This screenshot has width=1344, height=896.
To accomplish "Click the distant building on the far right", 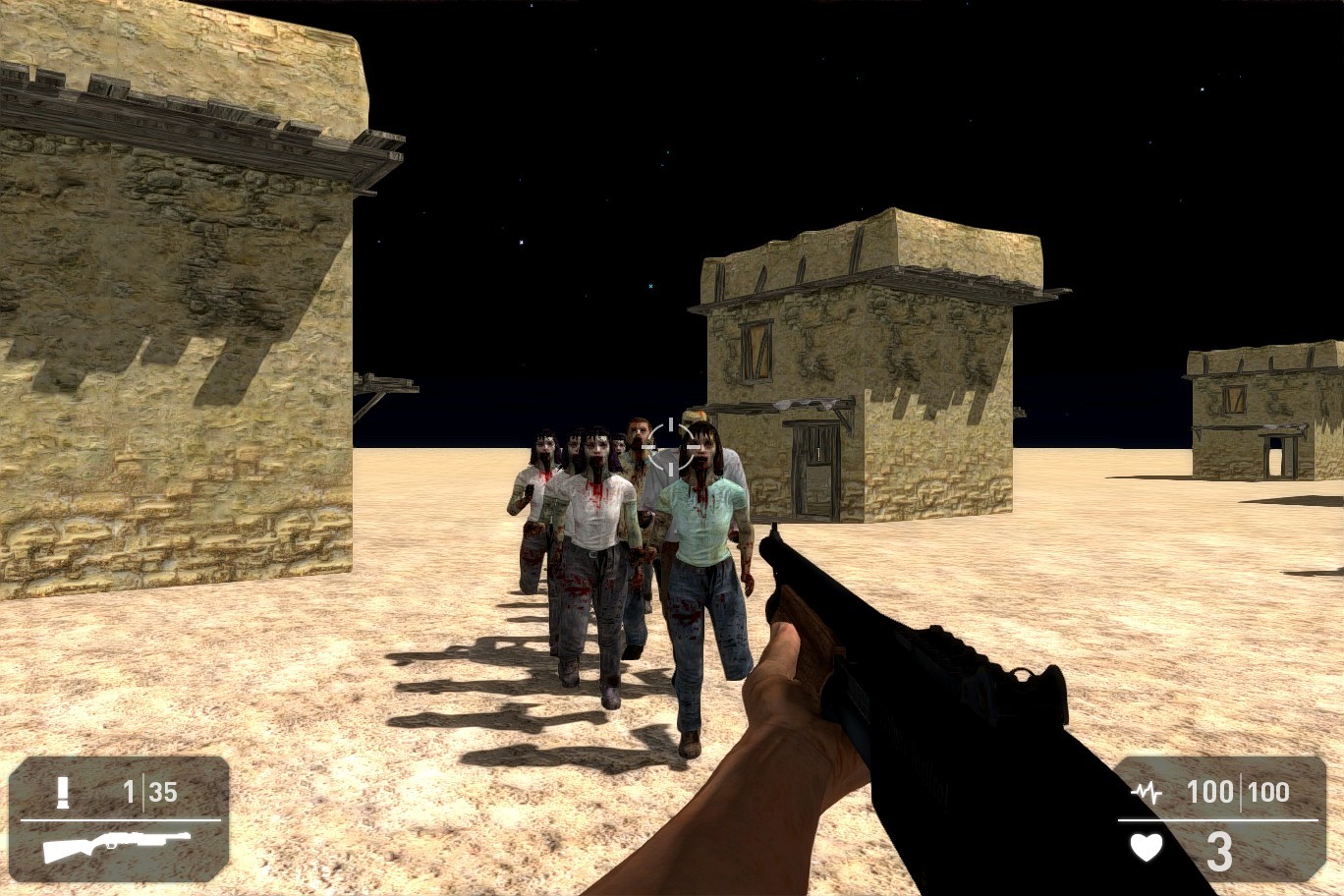I will (x=1258, y=403).
